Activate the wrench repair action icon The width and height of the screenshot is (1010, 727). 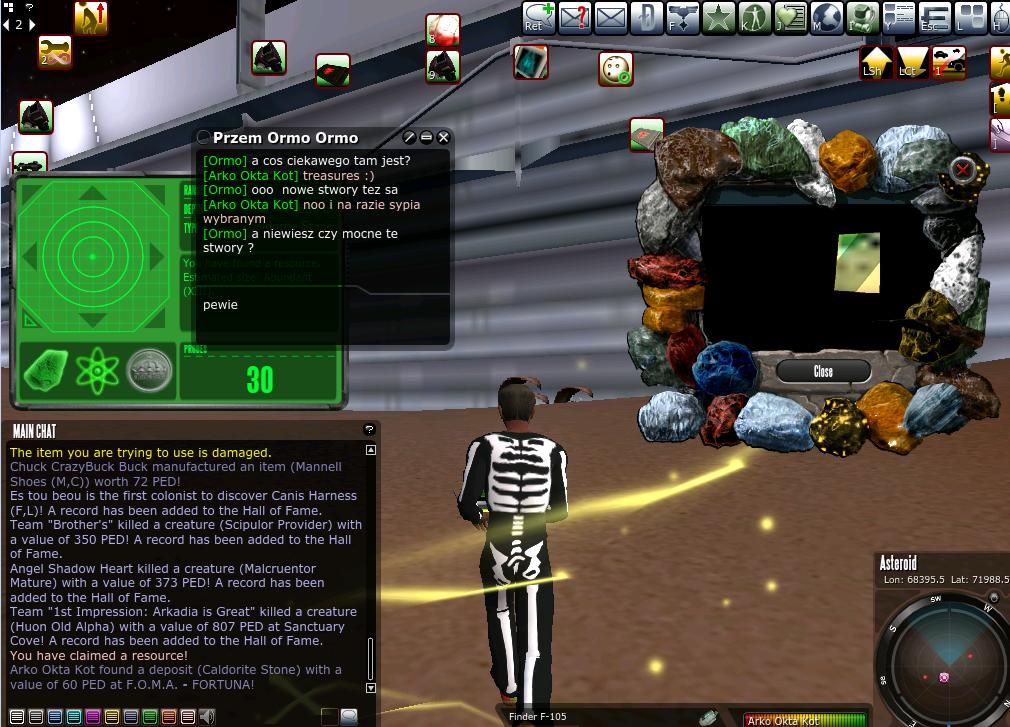55,51
